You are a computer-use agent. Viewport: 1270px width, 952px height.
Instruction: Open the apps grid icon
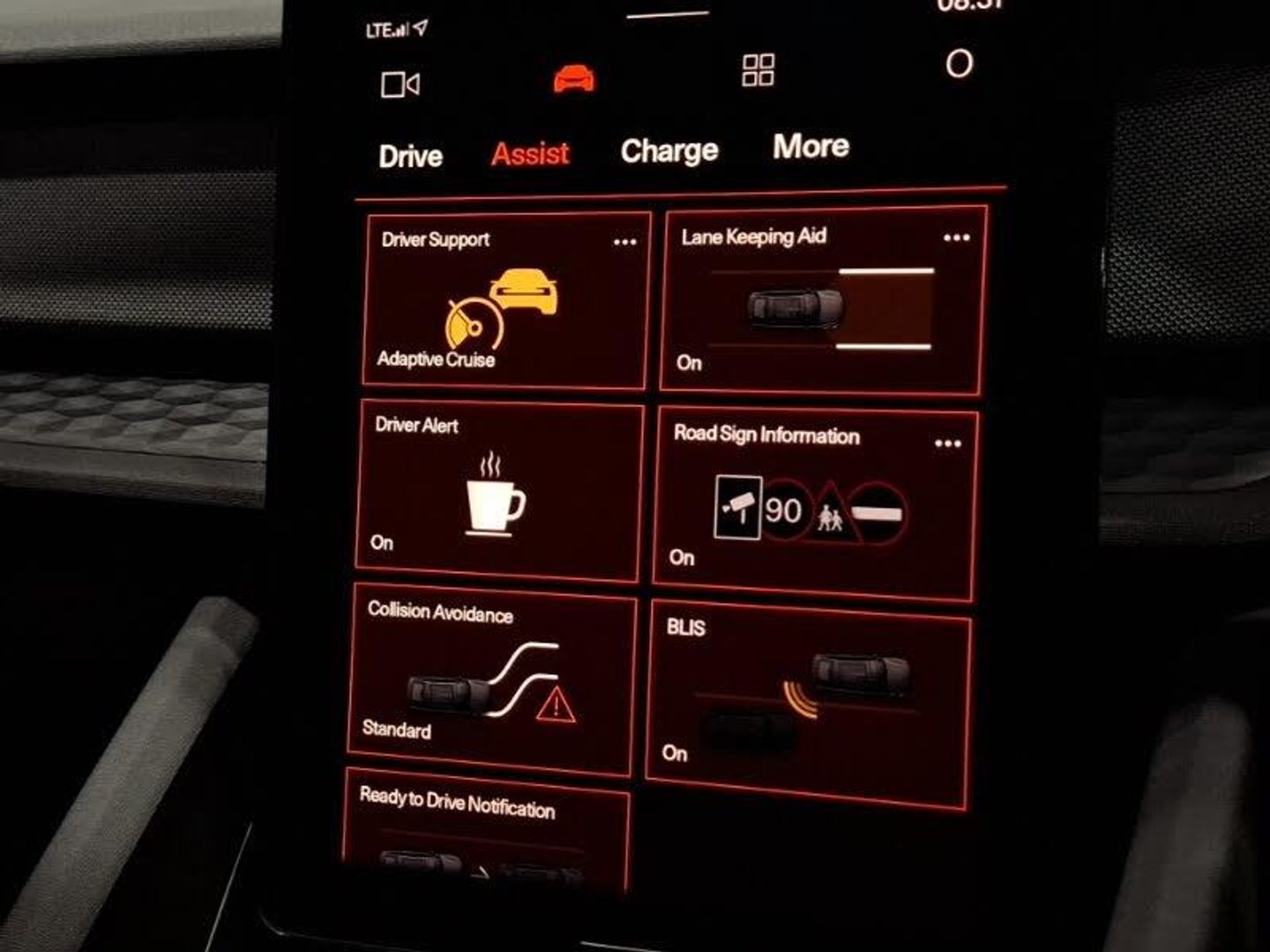point(758,71)
